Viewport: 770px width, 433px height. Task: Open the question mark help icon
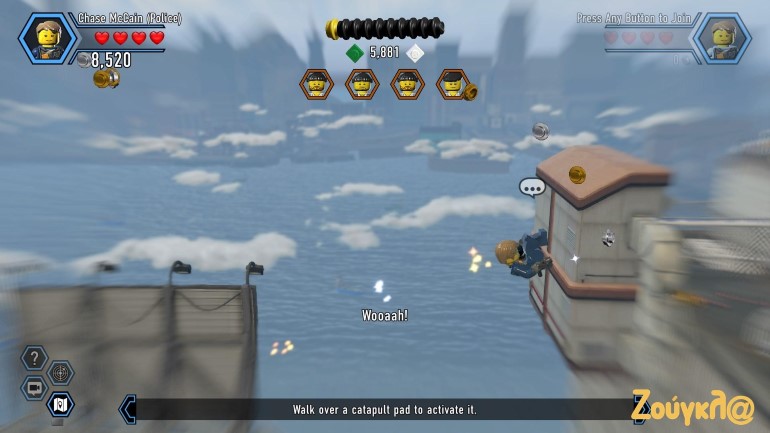point(34,357)
